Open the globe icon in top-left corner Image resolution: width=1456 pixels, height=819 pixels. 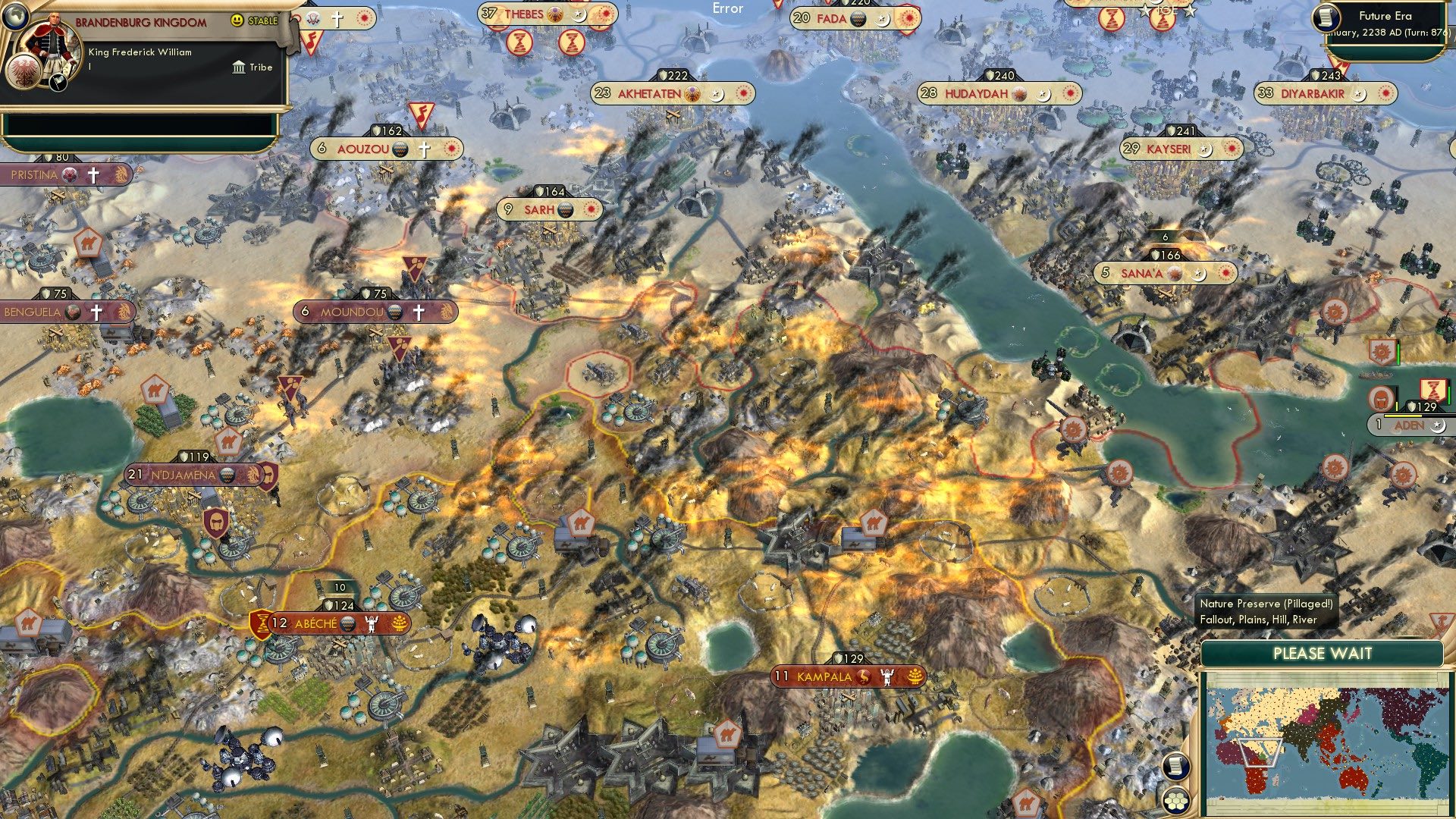(15, 15)
